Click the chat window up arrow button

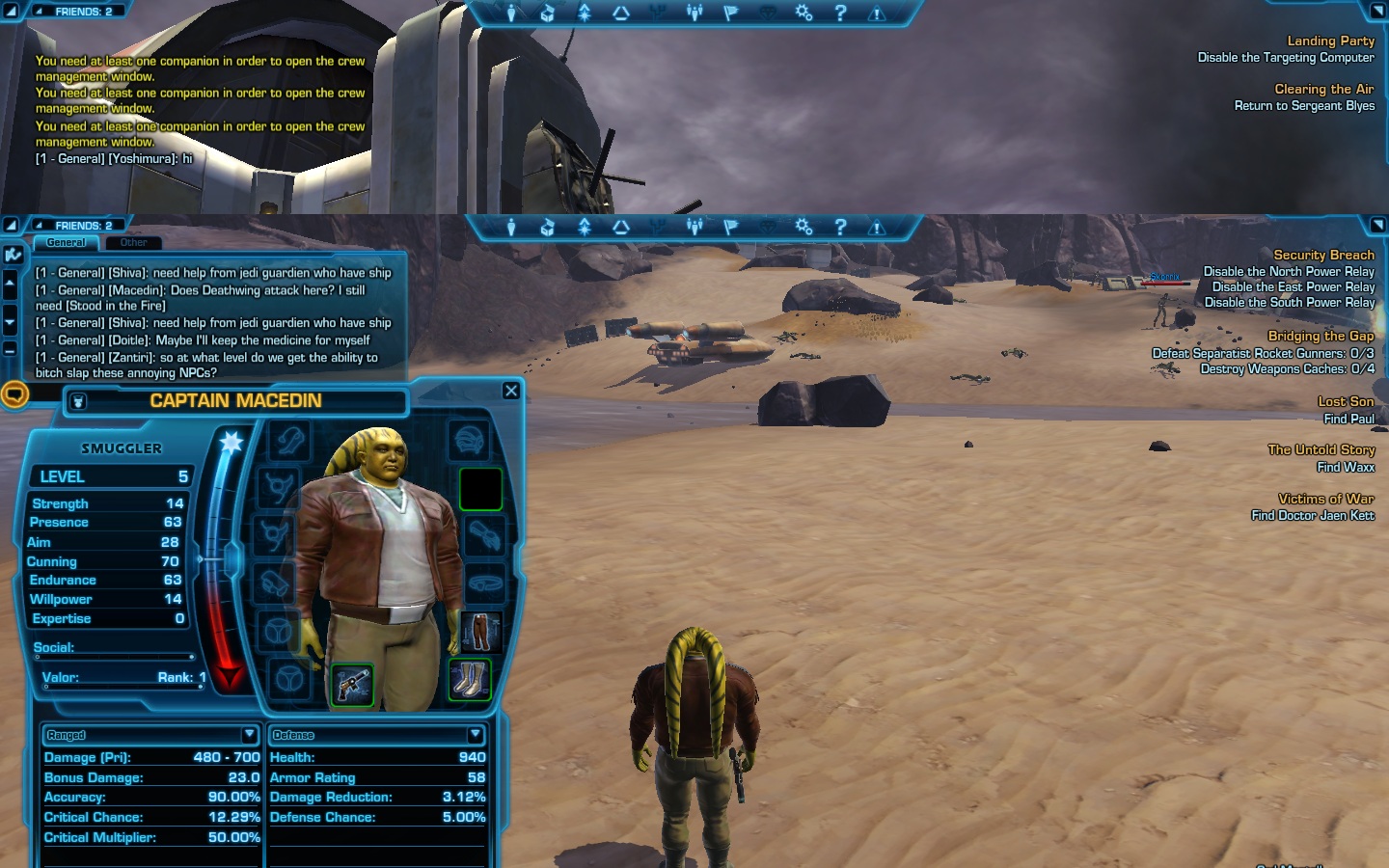(x=11, y=284)
